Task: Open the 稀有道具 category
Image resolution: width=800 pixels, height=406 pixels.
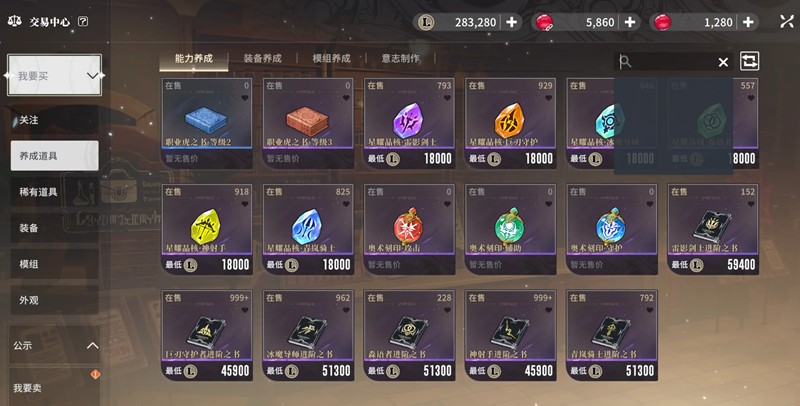Action: pyautogui.click(x=38, y=192)
